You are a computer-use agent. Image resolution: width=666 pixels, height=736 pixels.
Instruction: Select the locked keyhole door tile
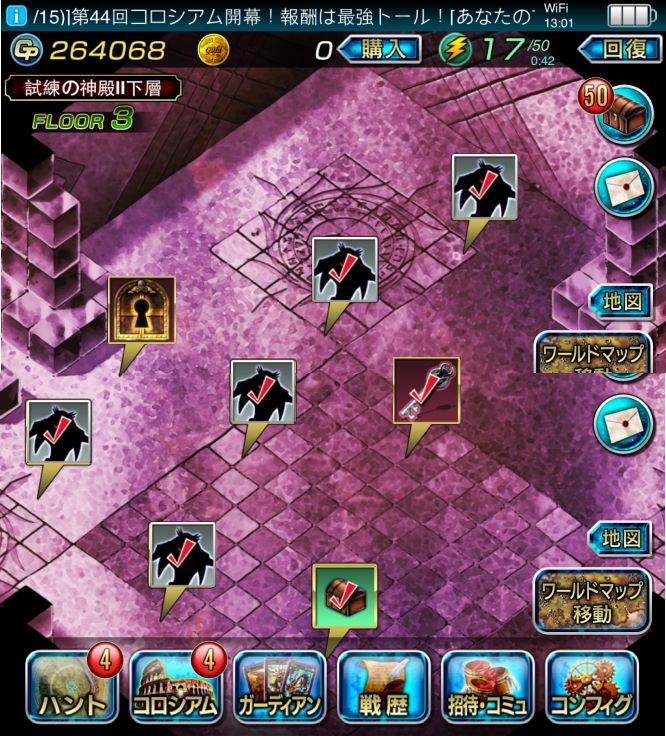coord(142,310)
